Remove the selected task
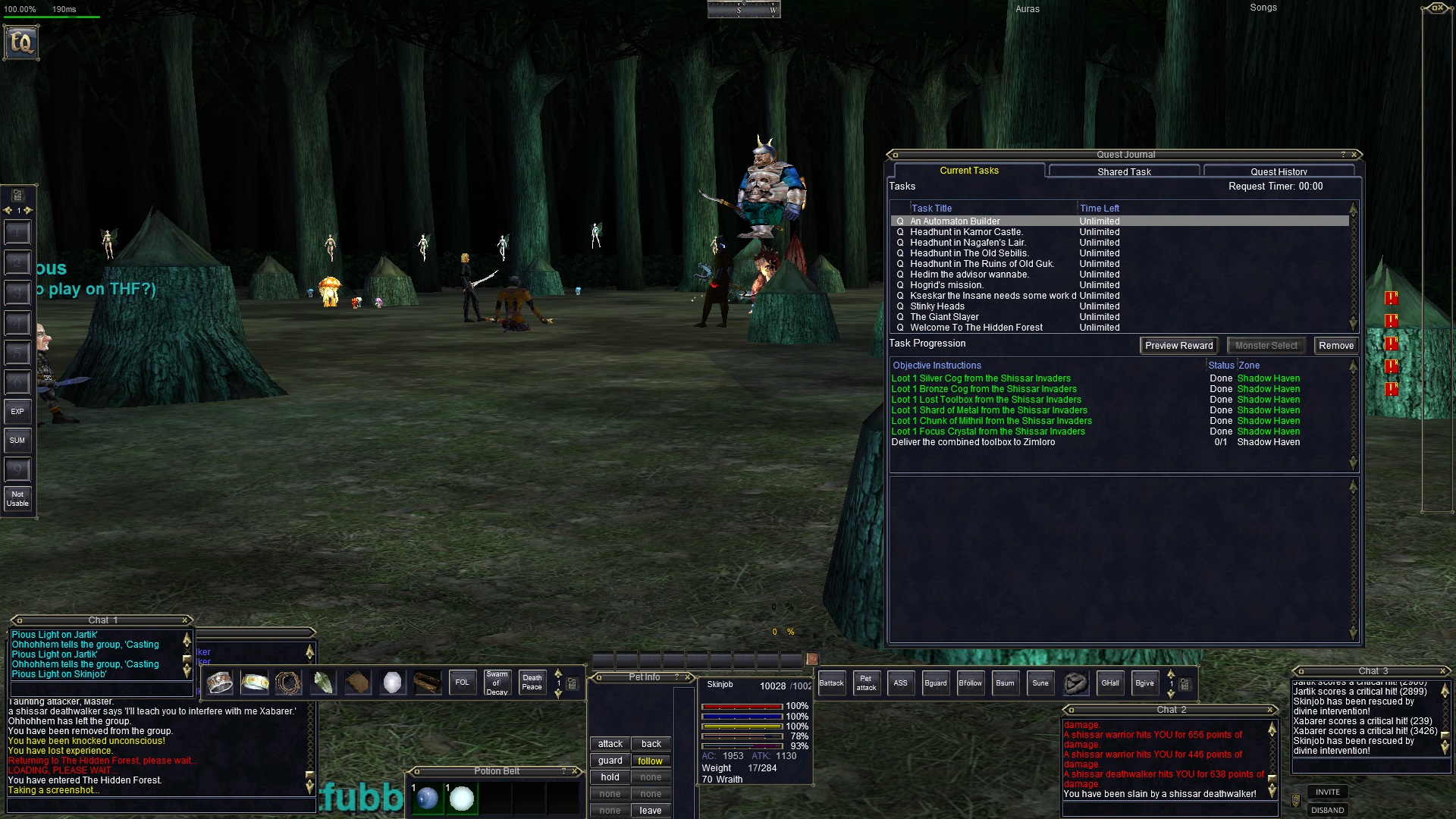 click(1335, 346)
